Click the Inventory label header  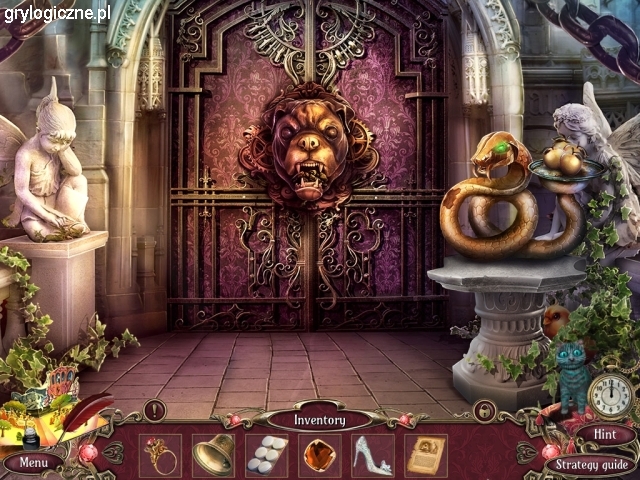[319, 420]
